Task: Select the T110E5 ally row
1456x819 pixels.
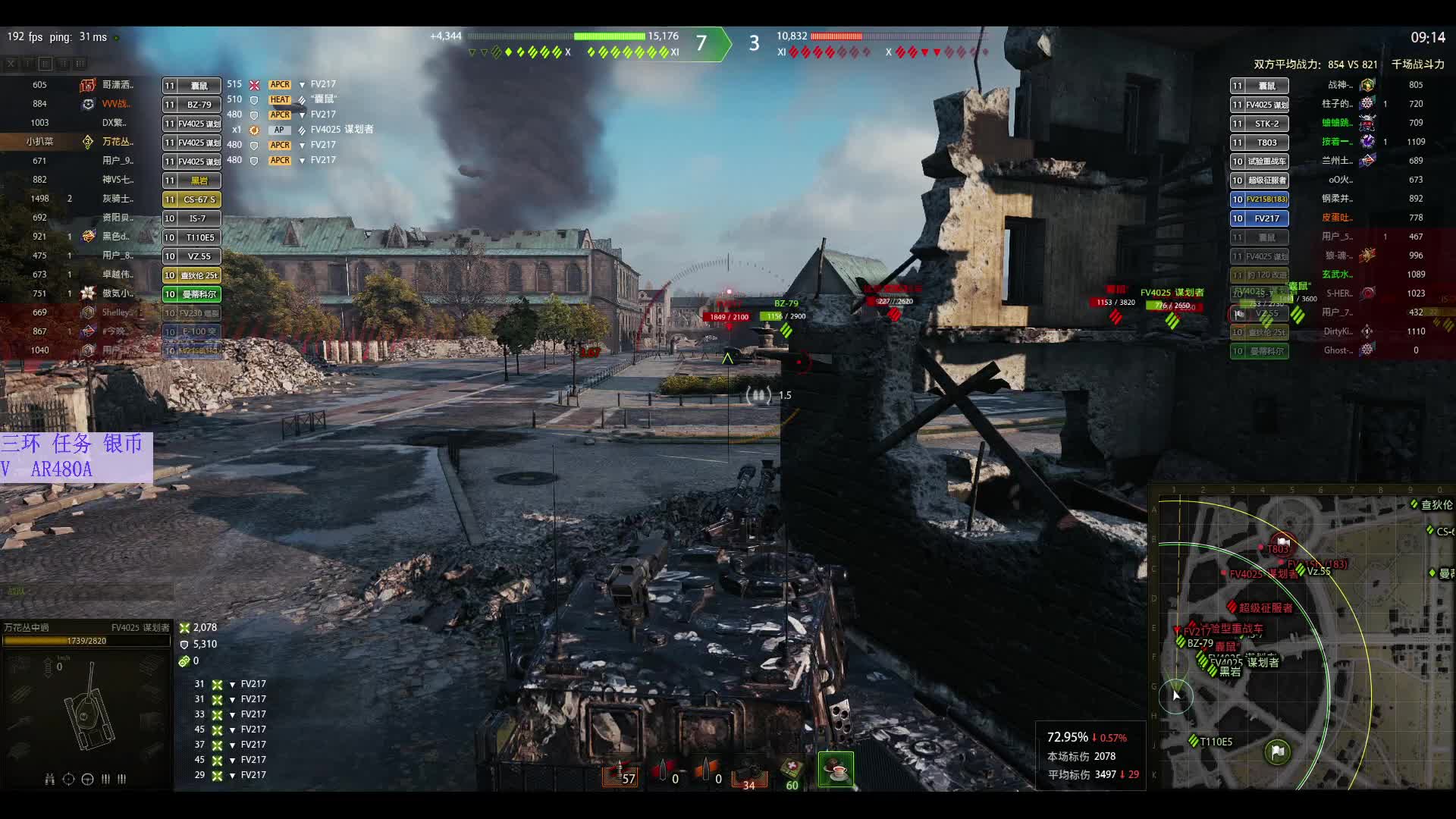Action: coord(192,237)
